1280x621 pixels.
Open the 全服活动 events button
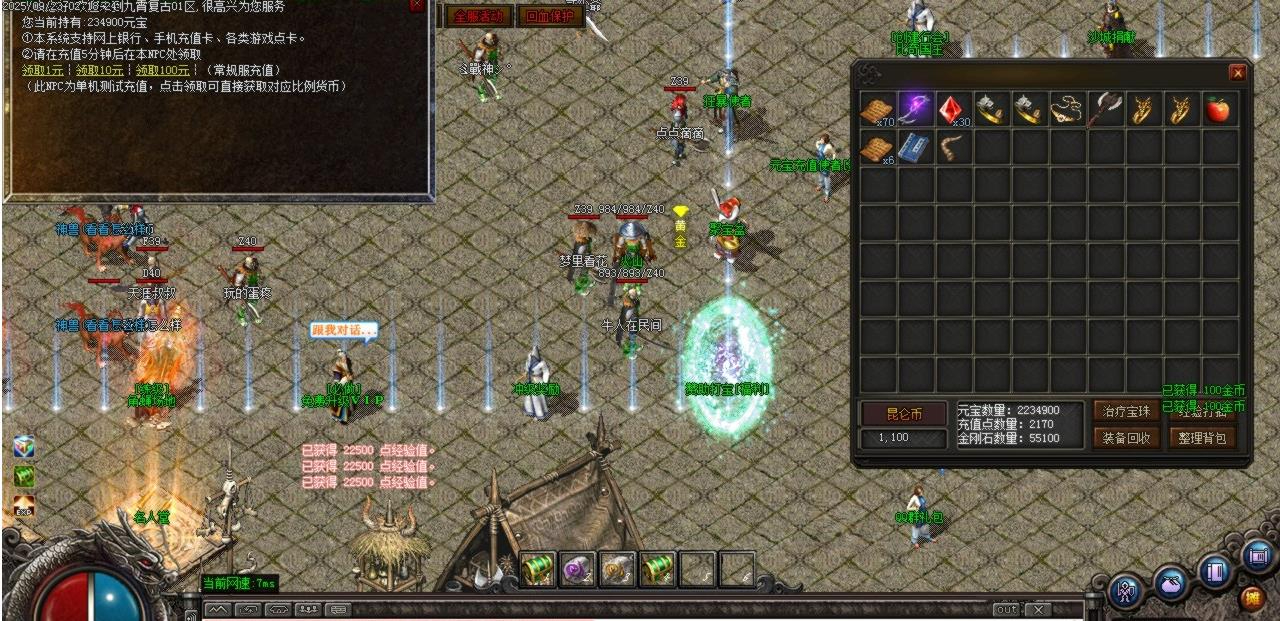(x=479, y=16)
